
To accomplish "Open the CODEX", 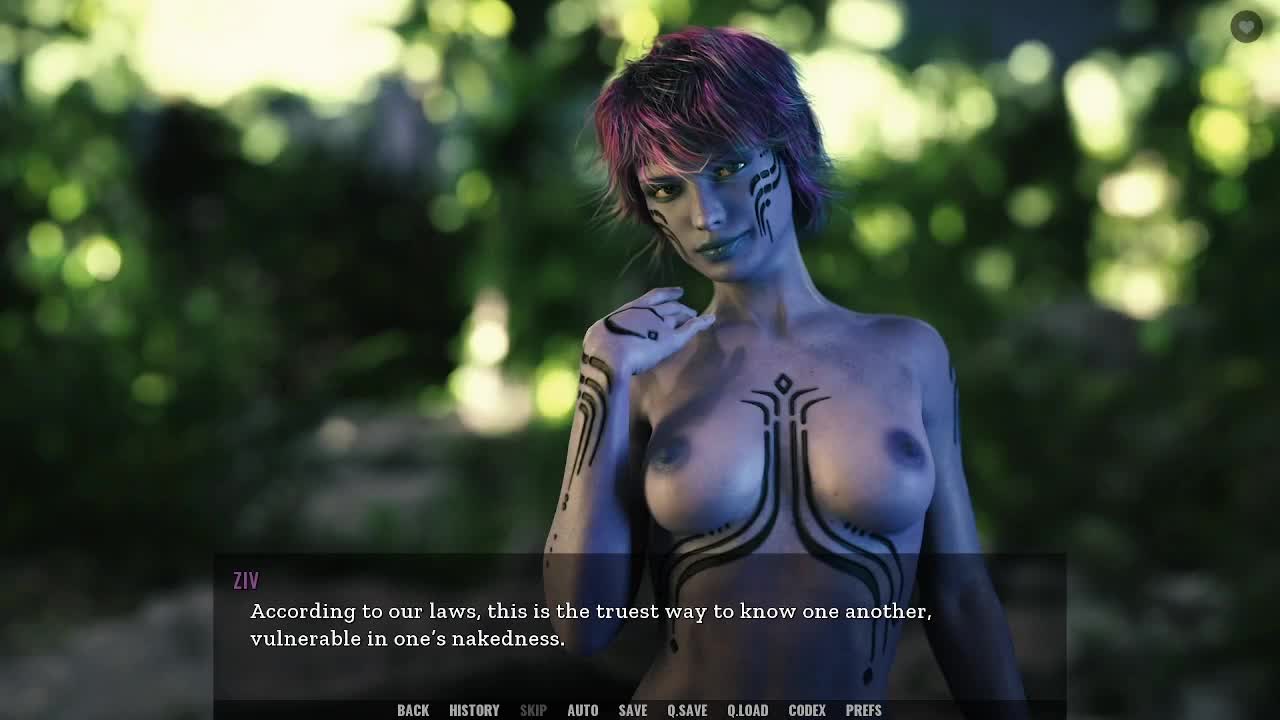I will pyautogui.click(x=807, y=710).
